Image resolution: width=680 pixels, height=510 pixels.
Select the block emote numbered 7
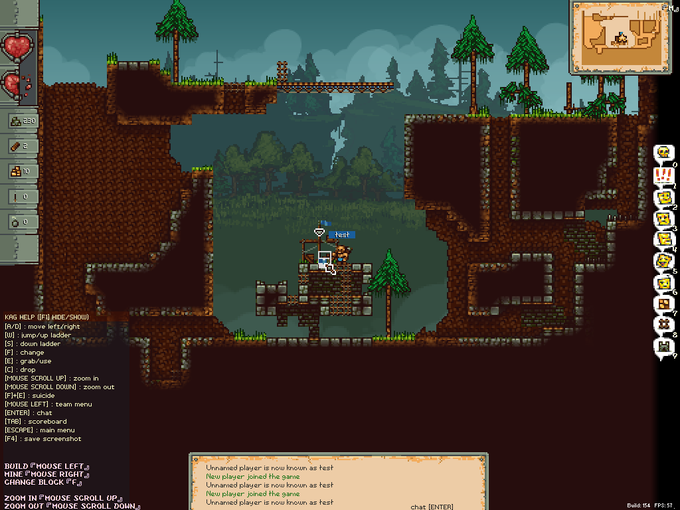(x=662, y=305)
